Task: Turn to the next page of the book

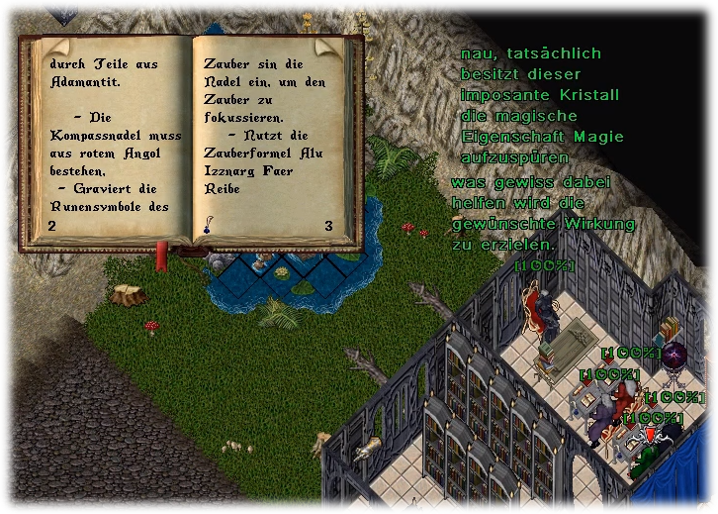Action: tap(324, 46)
